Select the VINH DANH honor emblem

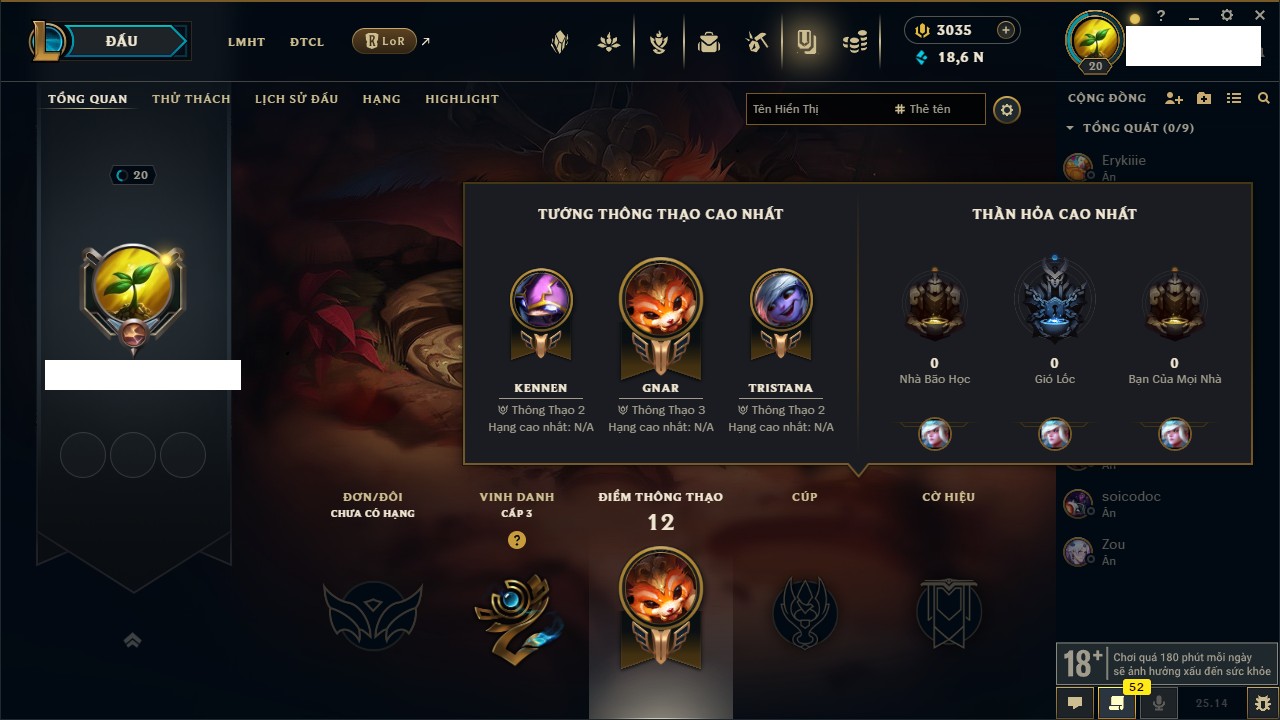click(516, 611)
